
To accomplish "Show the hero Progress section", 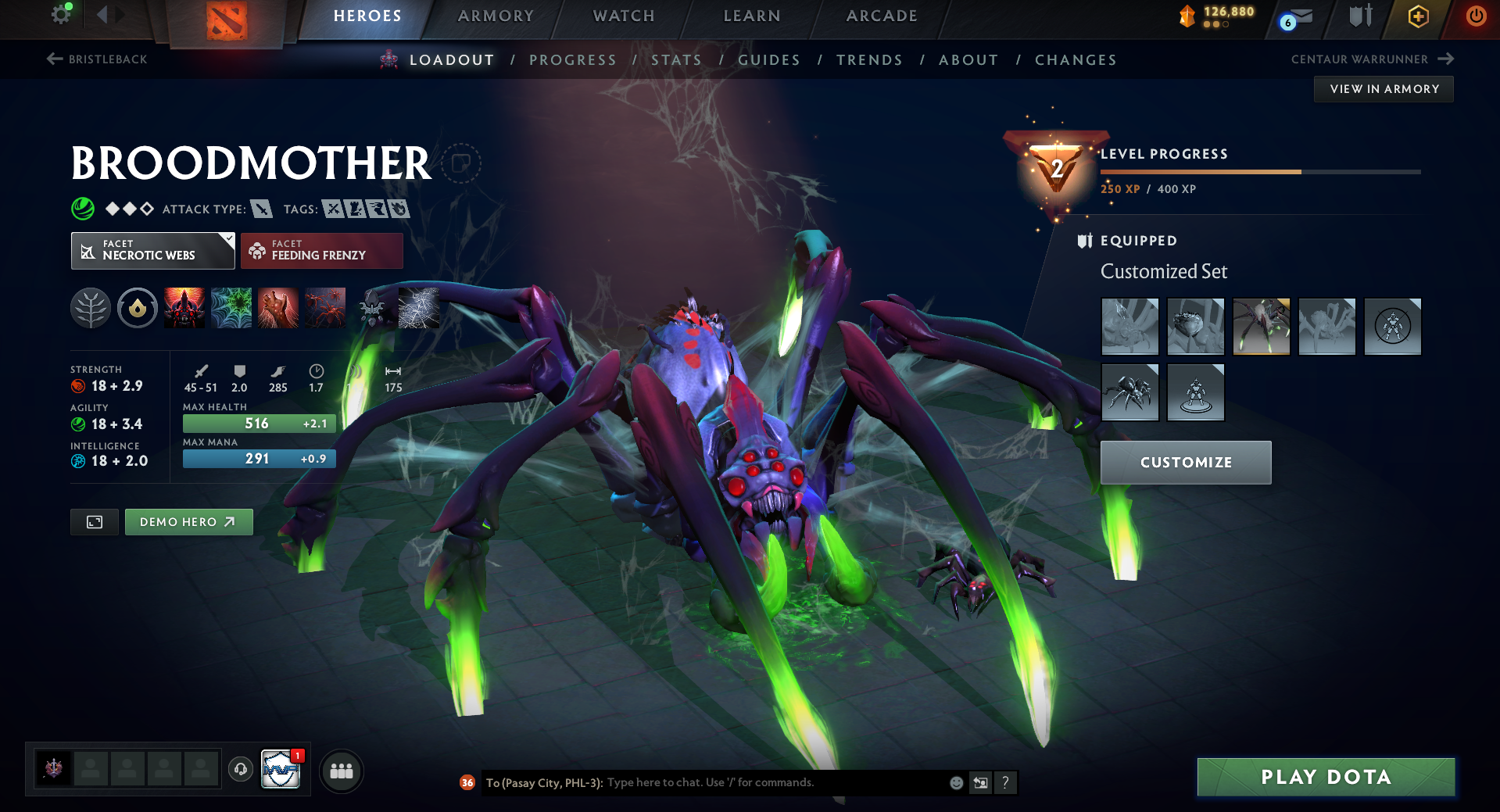I will (572, 60).
